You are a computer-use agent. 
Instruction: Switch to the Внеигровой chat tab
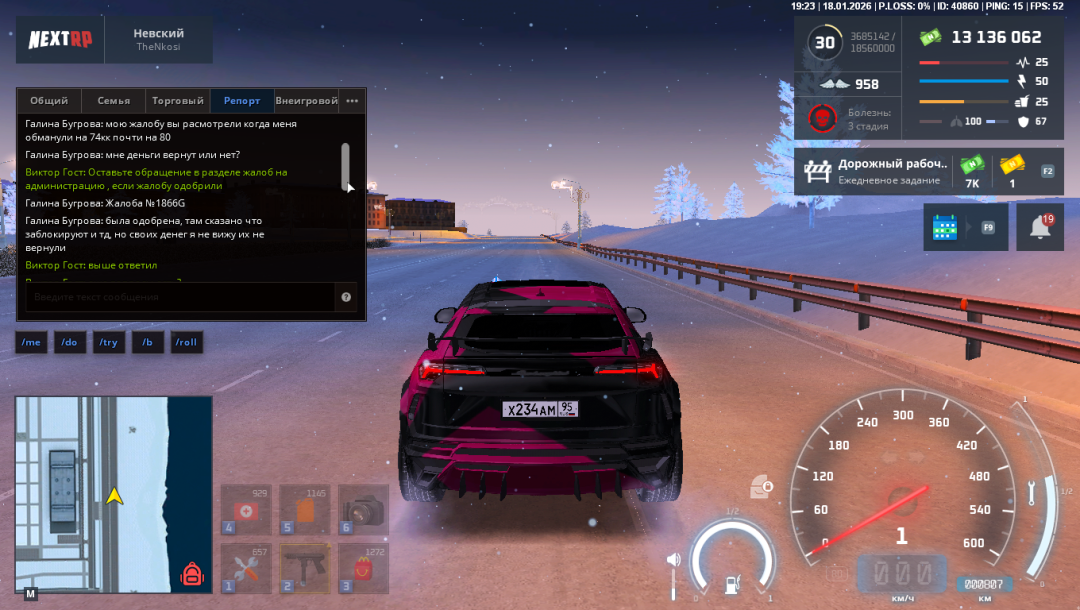click(306, 101)
